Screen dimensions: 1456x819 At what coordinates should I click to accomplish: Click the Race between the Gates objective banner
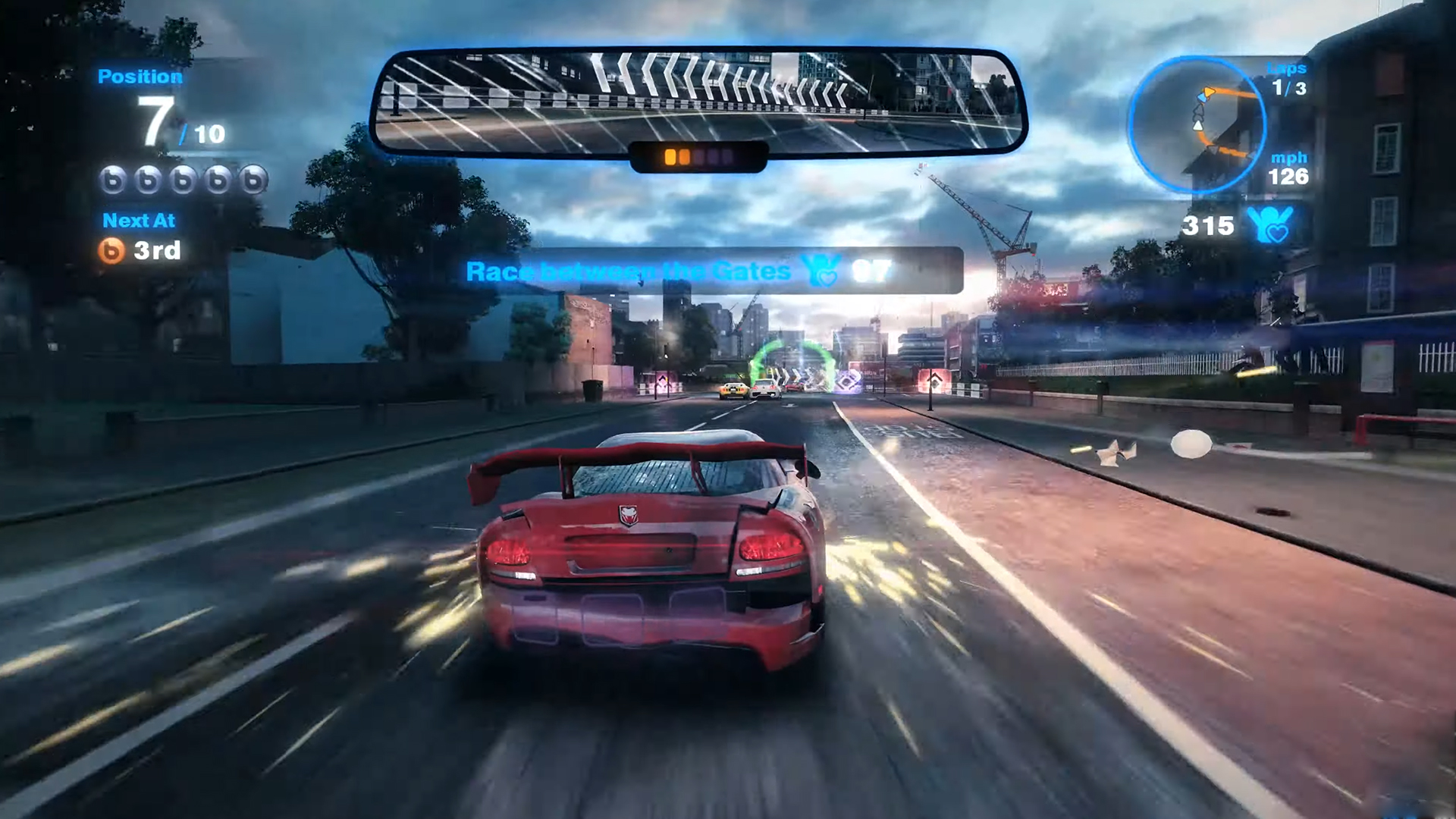(713, 271)
